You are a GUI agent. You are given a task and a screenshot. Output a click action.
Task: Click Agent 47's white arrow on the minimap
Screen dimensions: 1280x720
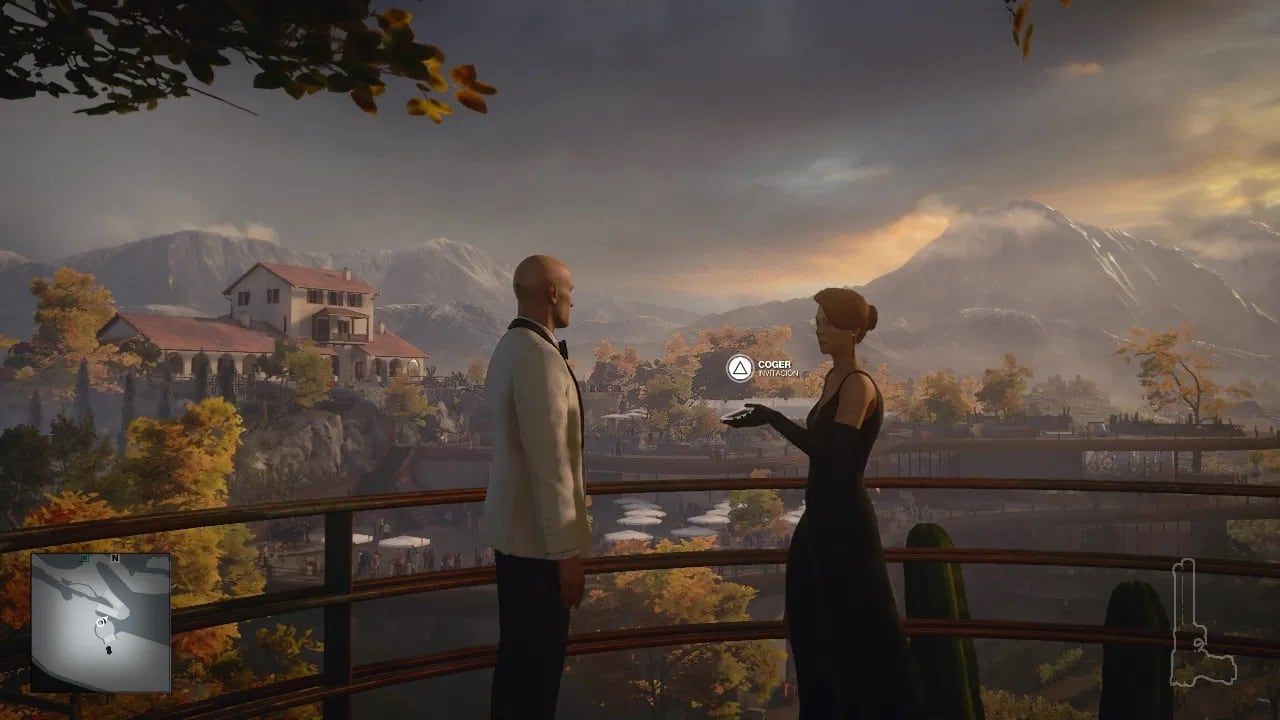coord(101,622)
